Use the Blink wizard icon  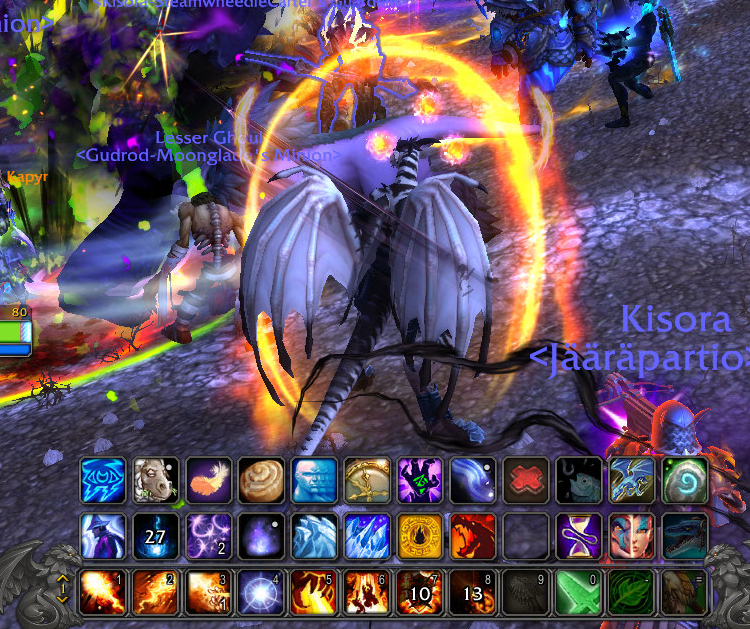tap(103, 535)
